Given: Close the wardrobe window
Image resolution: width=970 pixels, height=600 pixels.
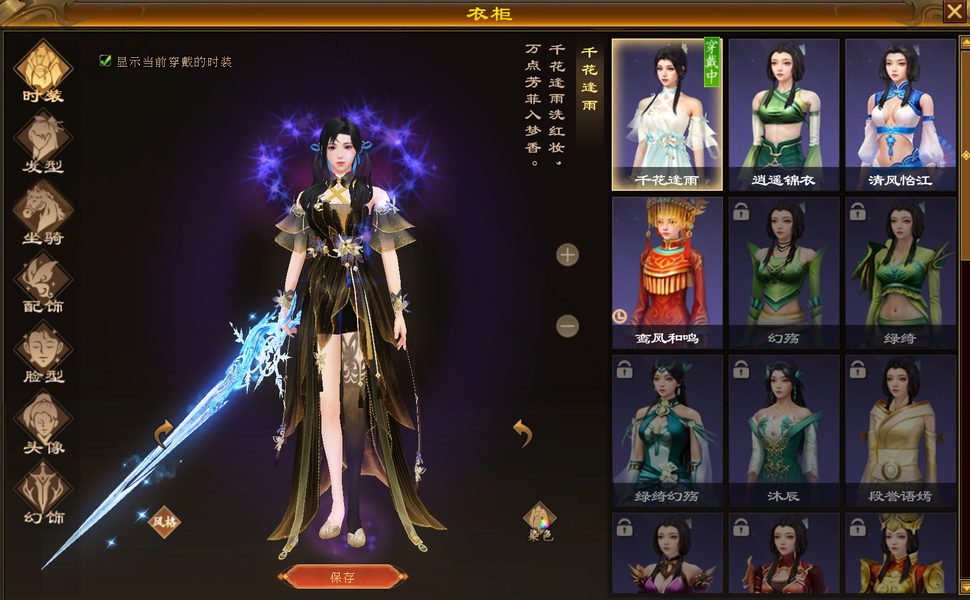Looking at the screenshot, I should click(x=954, y=12).
